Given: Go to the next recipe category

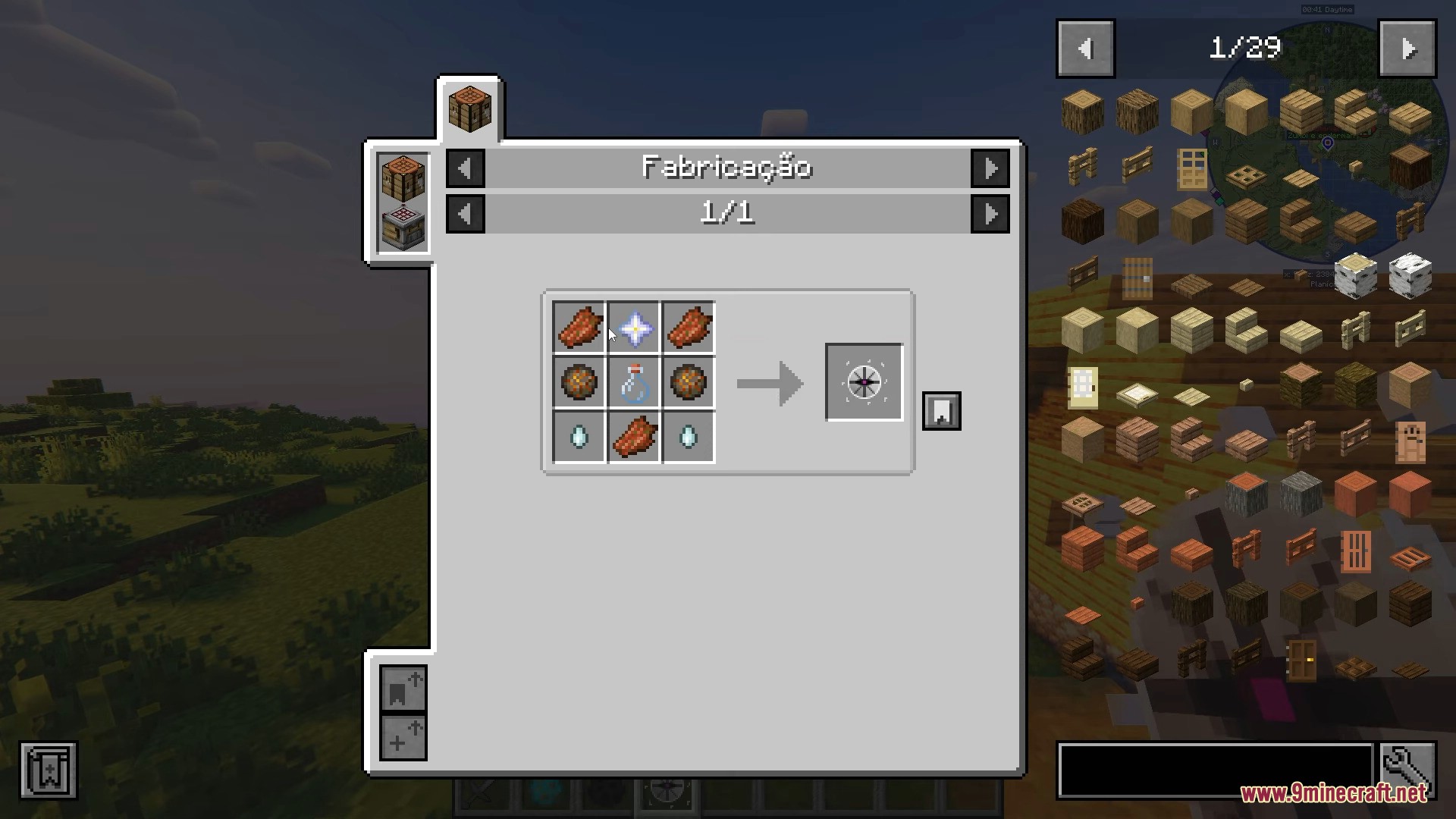Looking at the screenshot, I should (990, 168).
